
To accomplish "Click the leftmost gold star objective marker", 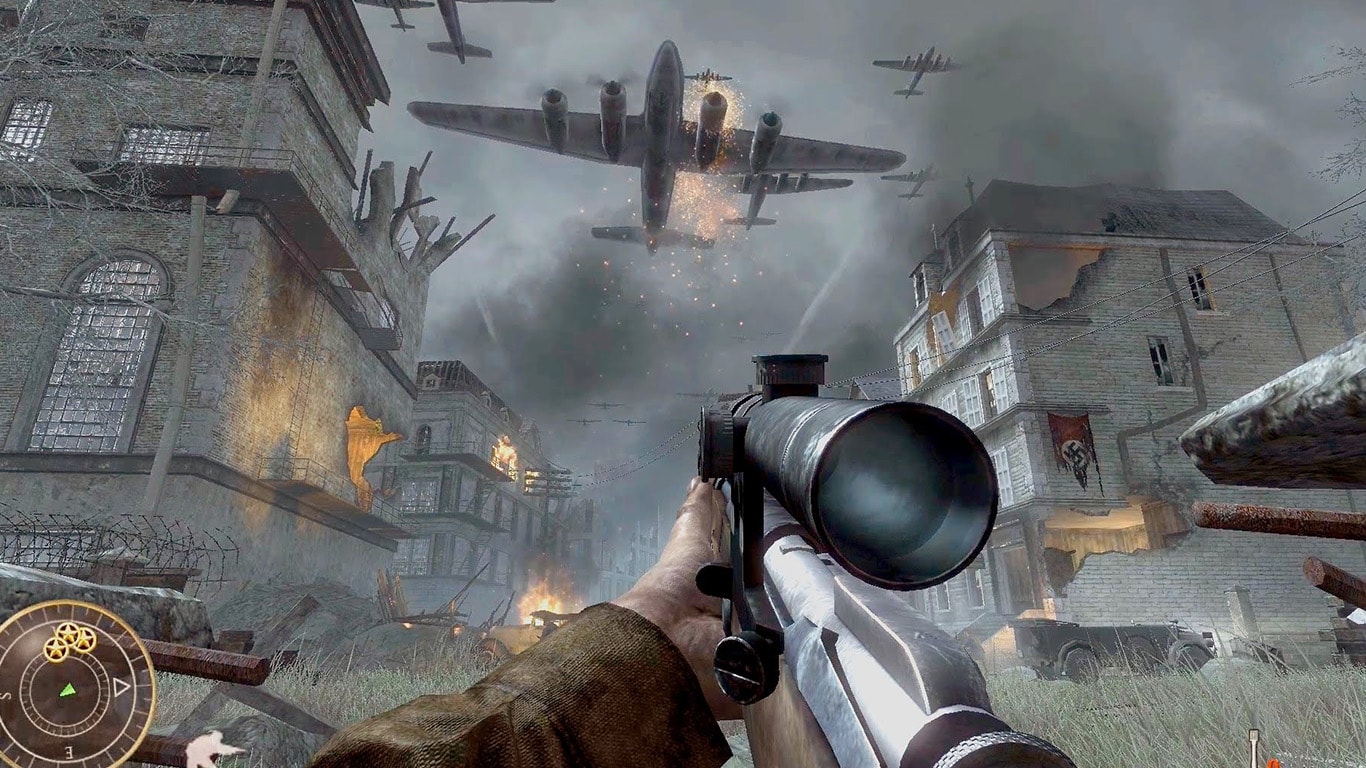I will click(56, 648).
